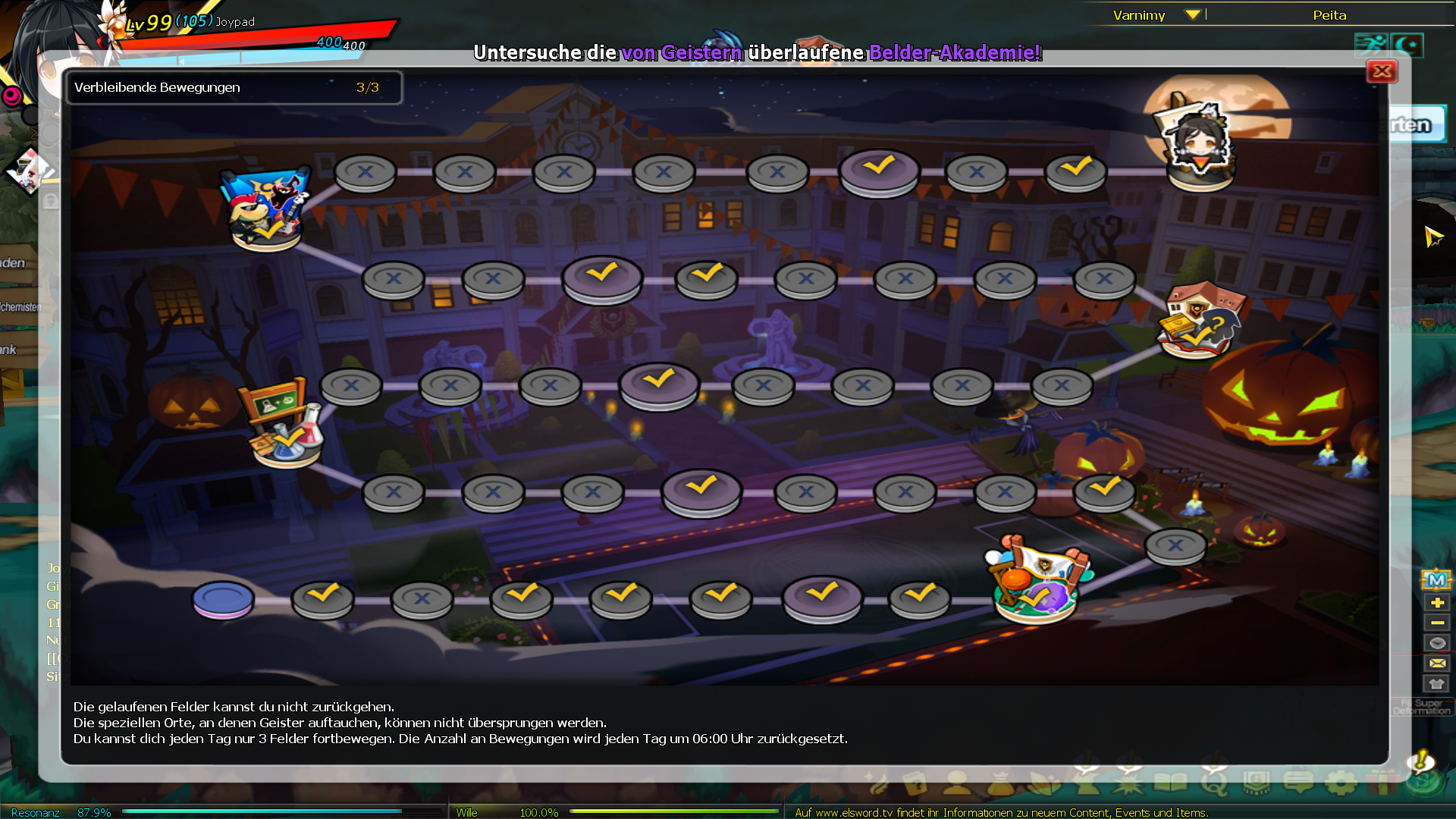Click the crescent moon and star icon
1456x819 pixels.
click(x=1407, y=45)
